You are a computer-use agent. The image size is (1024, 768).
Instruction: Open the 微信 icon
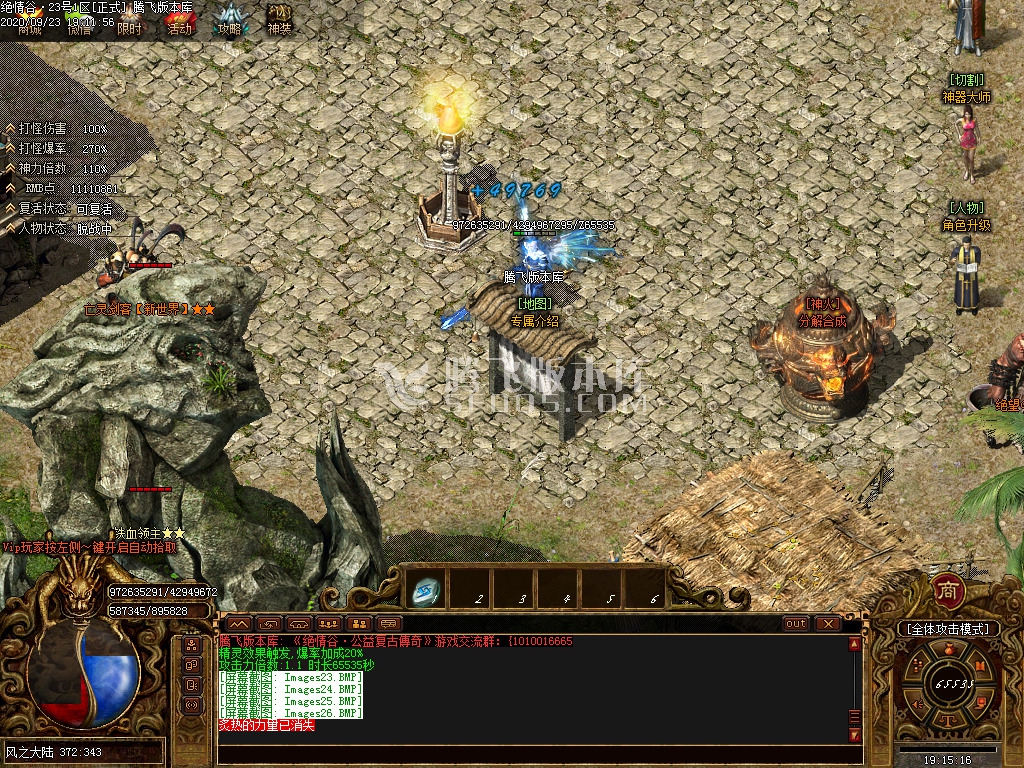point(80,22)
